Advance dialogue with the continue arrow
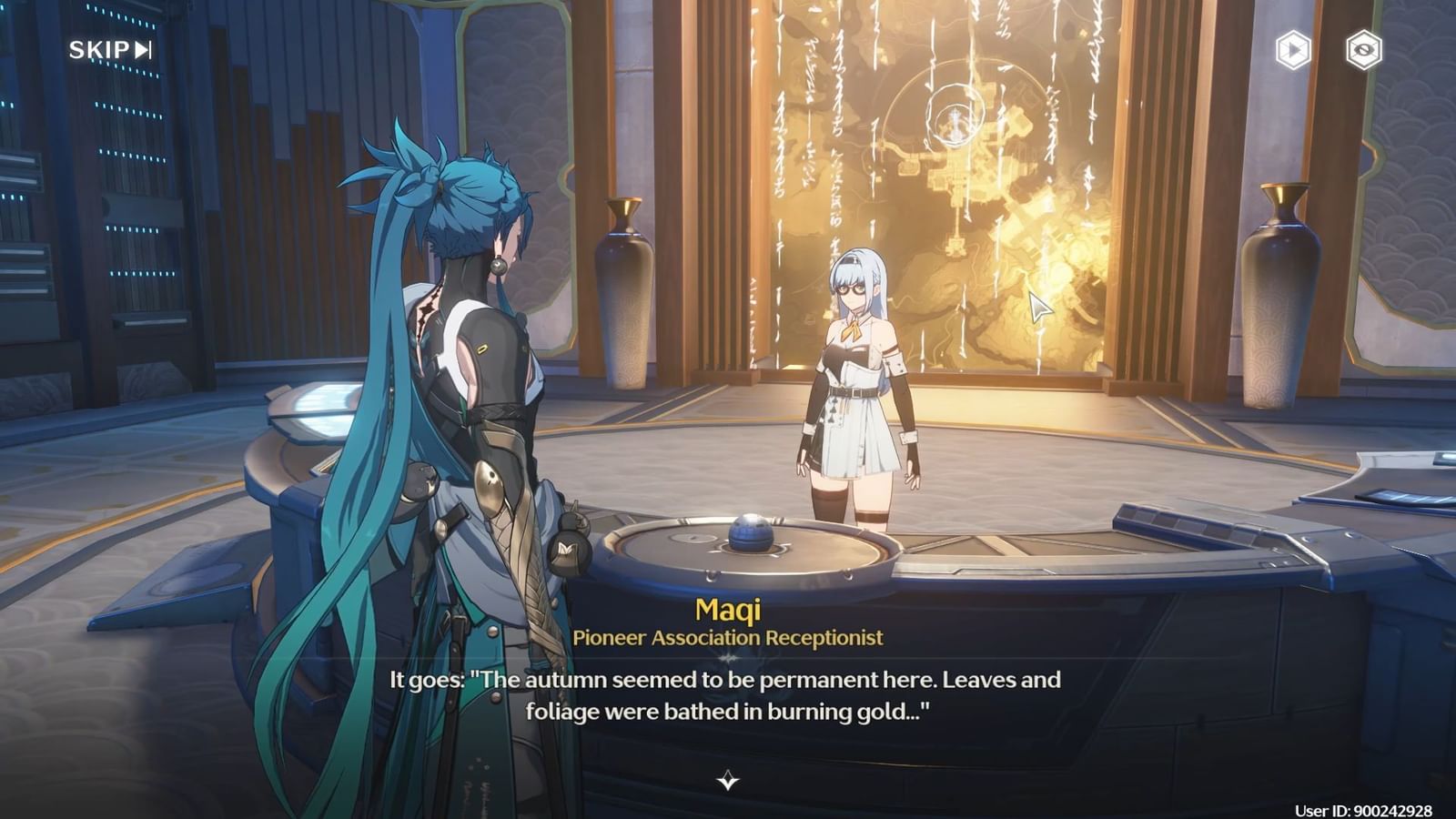1456x819 pixels. [x=728, y=781]
